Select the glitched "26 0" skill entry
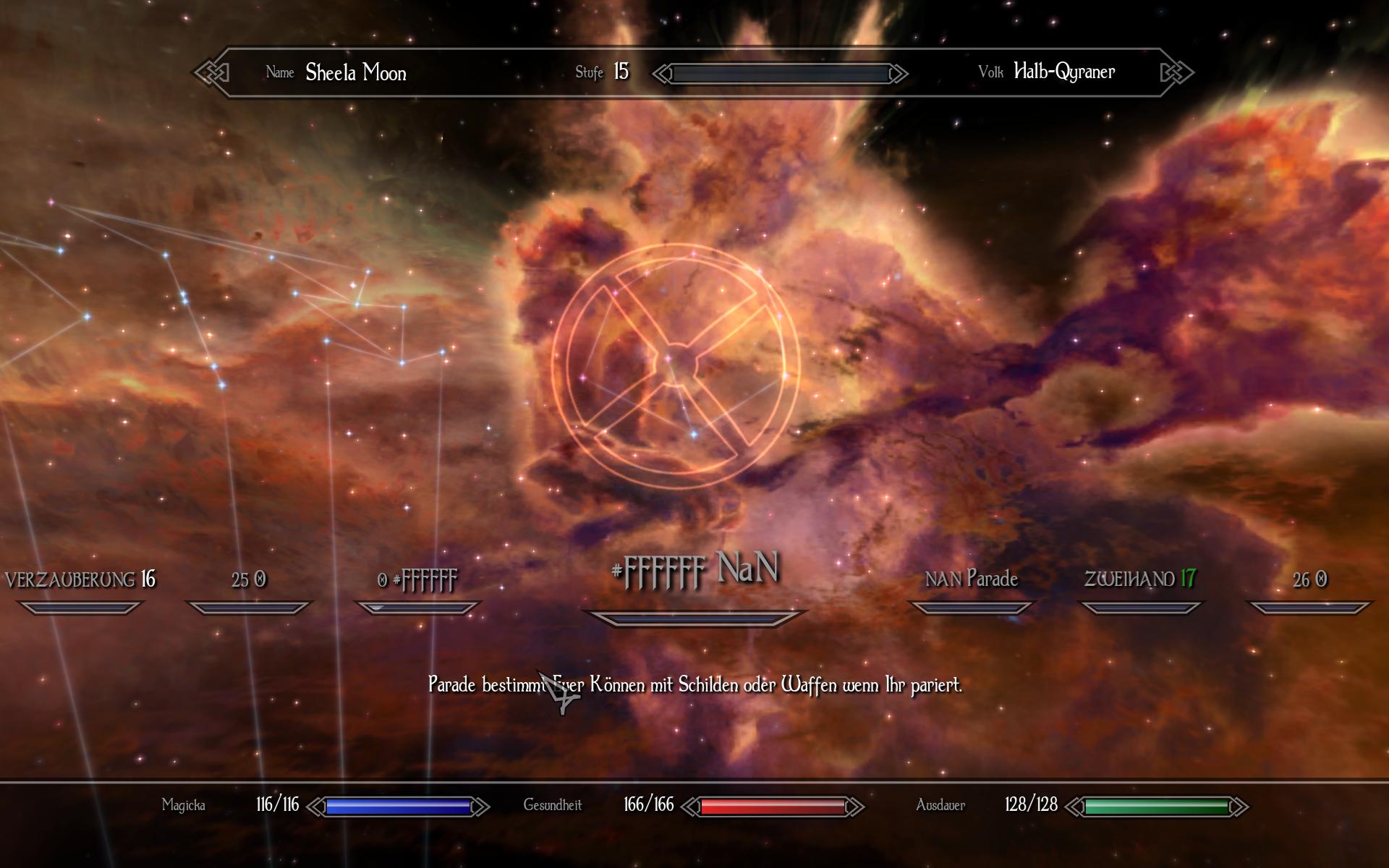Viewport: 1389px width, 868px height. coord(1309,580)
